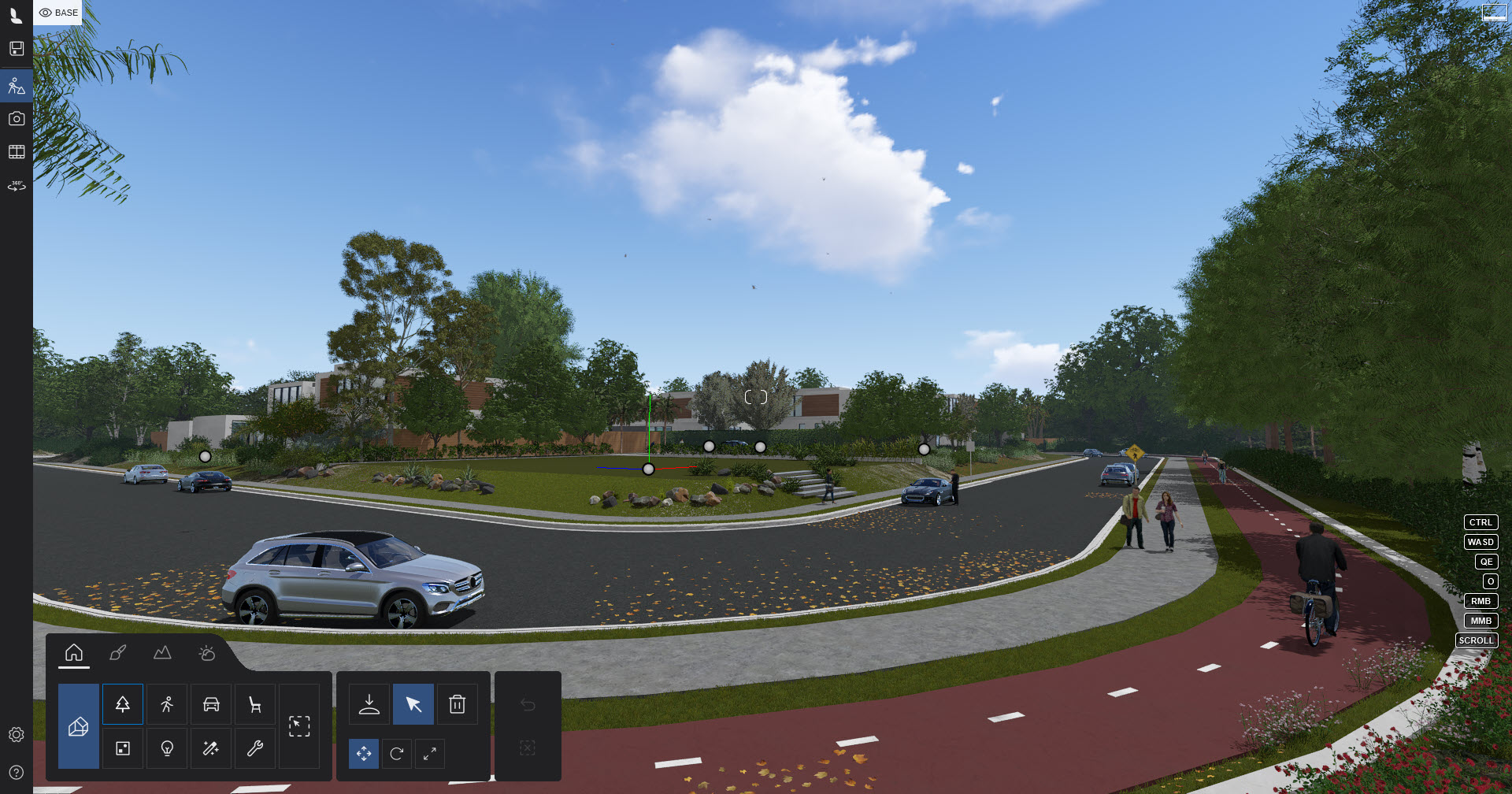Screen dimensions: 1512x794
Task: Select the lightbulb lights category
Action: (167, 748)
